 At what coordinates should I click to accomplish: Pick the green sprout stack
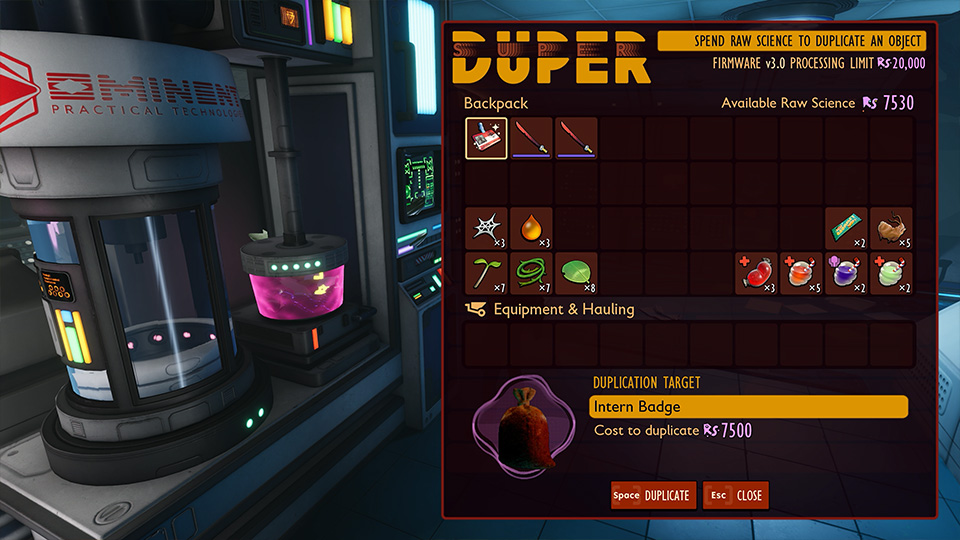click(x=486, y=273)
